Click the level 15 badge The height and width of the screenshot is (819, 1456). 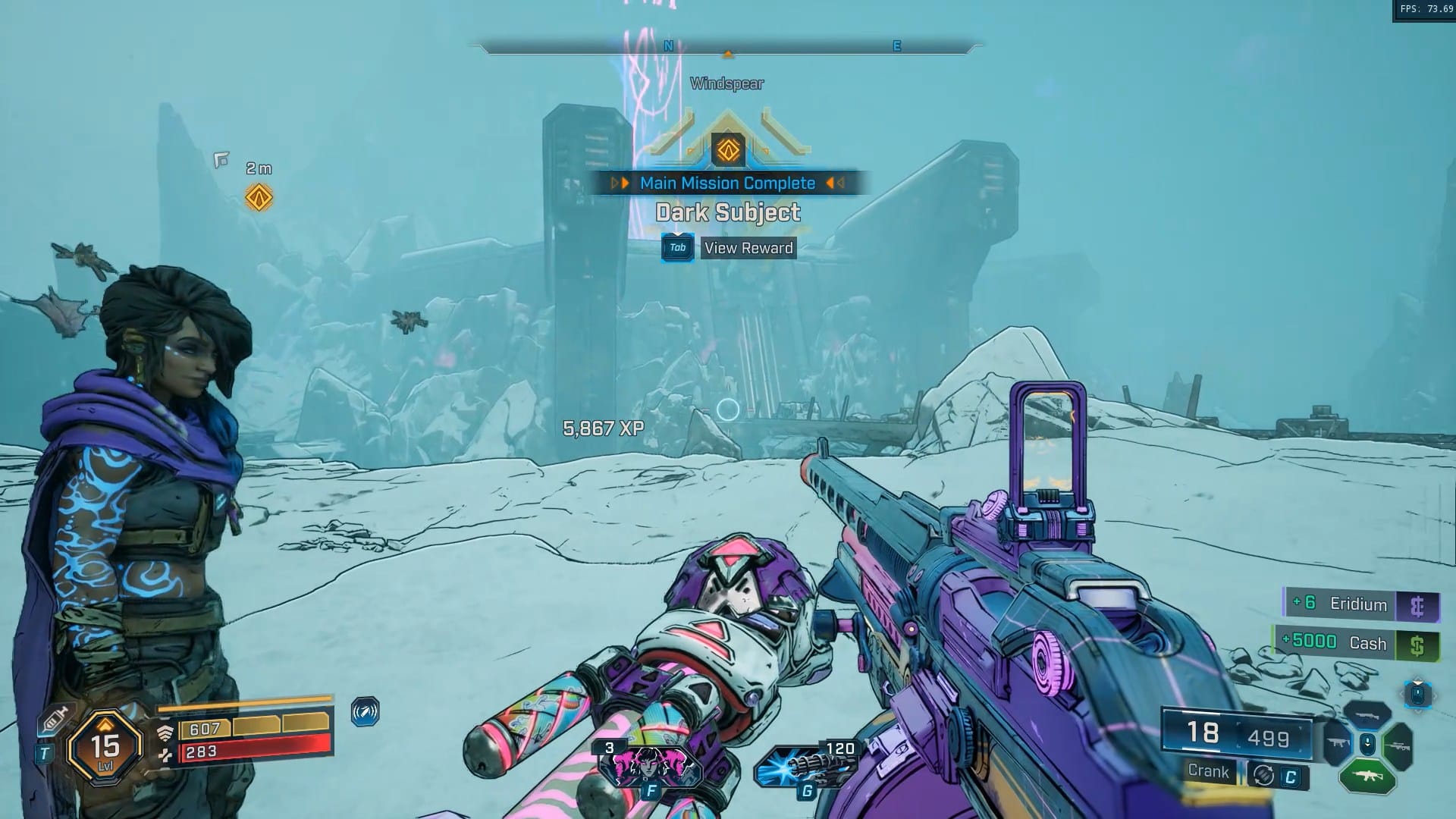point(105,748)
